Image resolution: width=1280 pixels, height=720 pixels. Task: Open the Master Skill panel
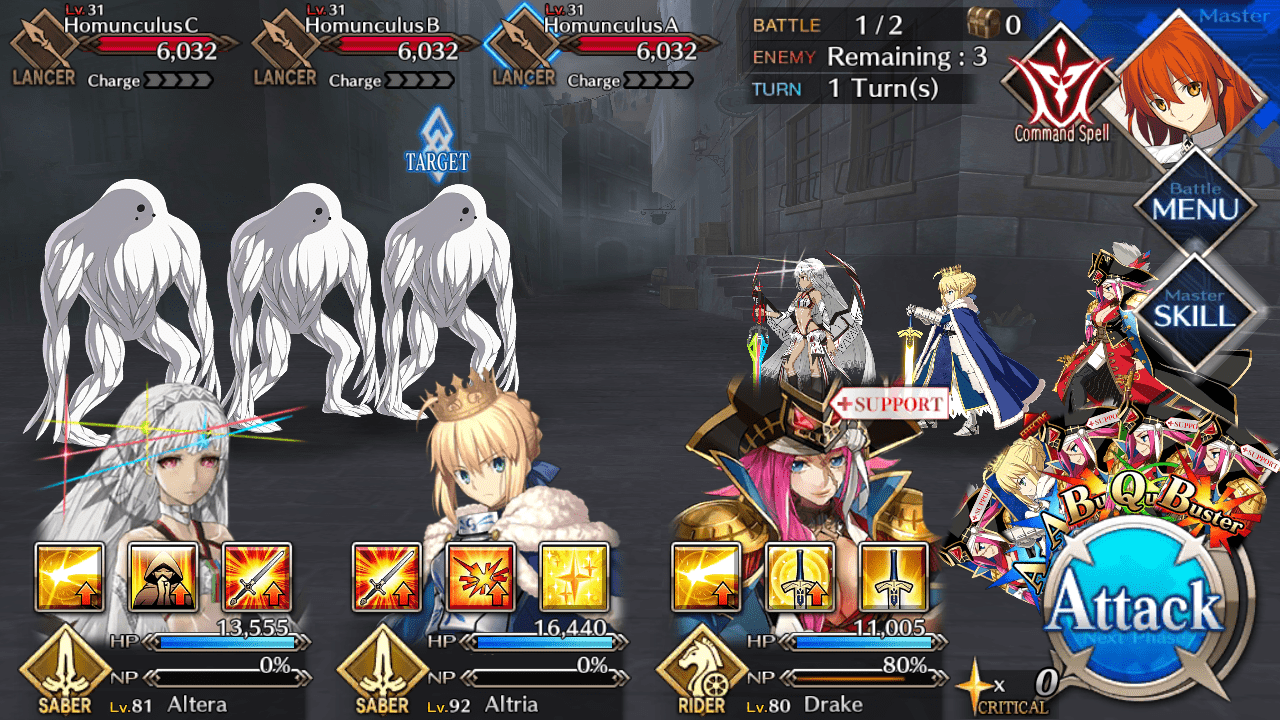tap(1195, 309)
